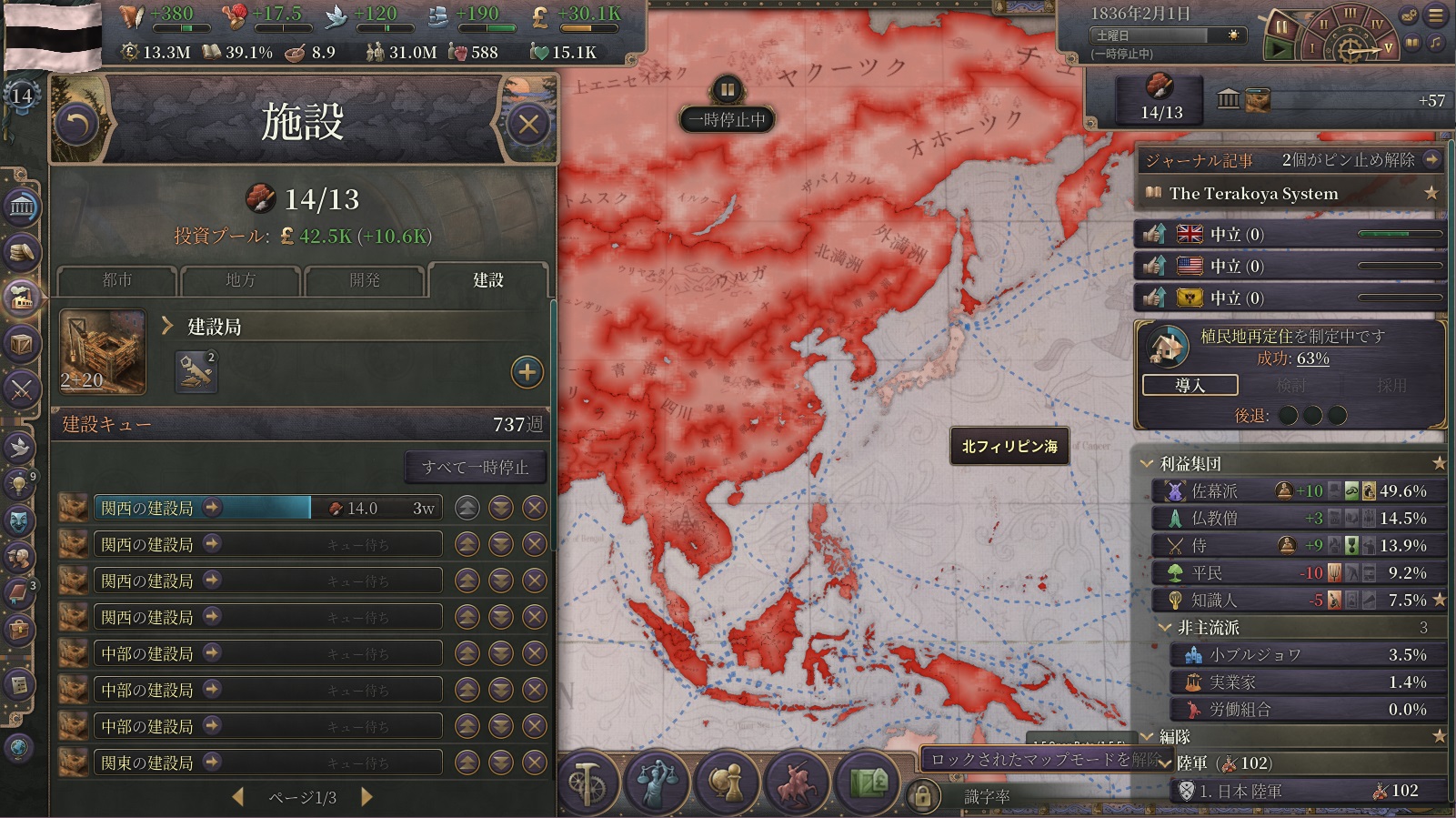Screen dimensions: 1456x818
Task: Open the main menu hamburger button
Action: click(x=1435, y=15)
